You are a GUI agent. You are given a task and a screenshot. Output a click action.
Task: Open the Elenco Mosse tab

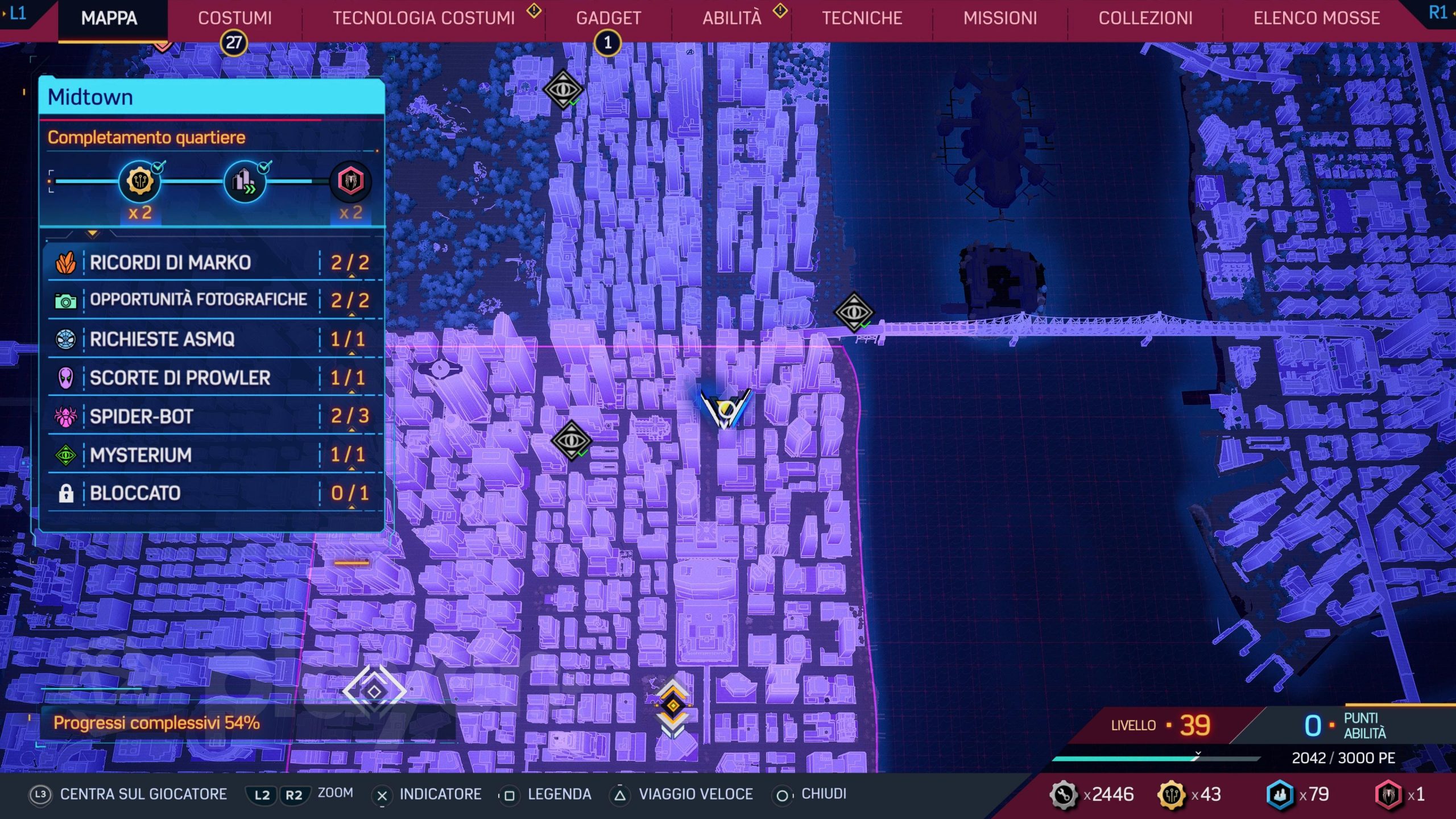1316,18
